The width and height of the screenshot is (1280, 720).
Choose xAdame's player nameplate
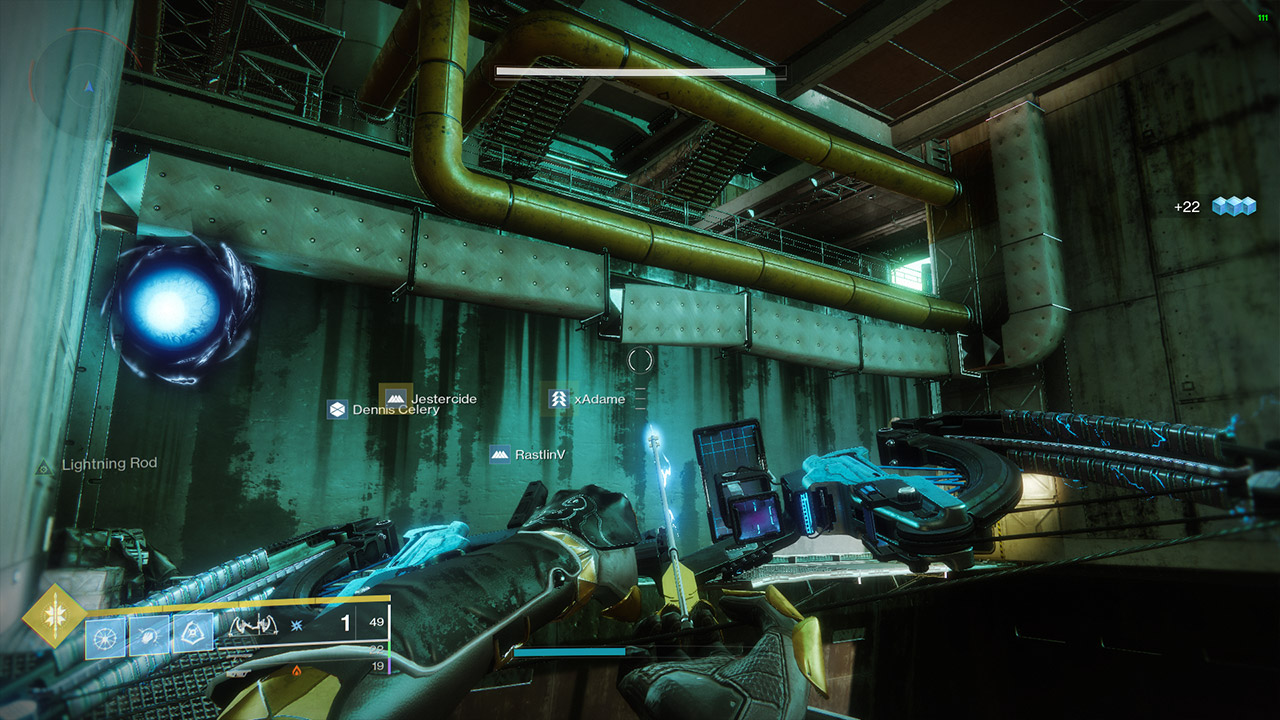(588, 399)
